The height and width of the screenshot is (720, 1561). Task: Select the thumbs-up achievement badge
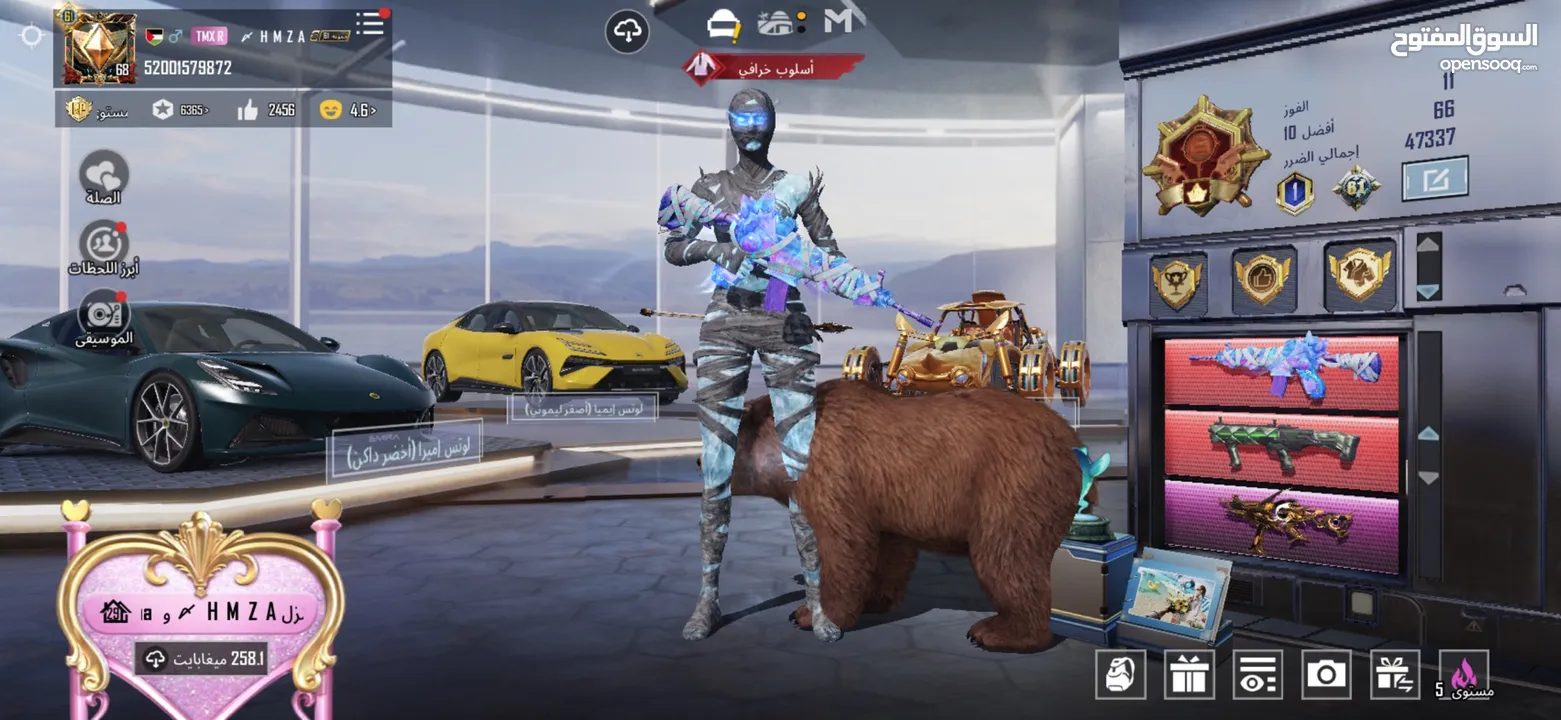(x=1264, y=277)
